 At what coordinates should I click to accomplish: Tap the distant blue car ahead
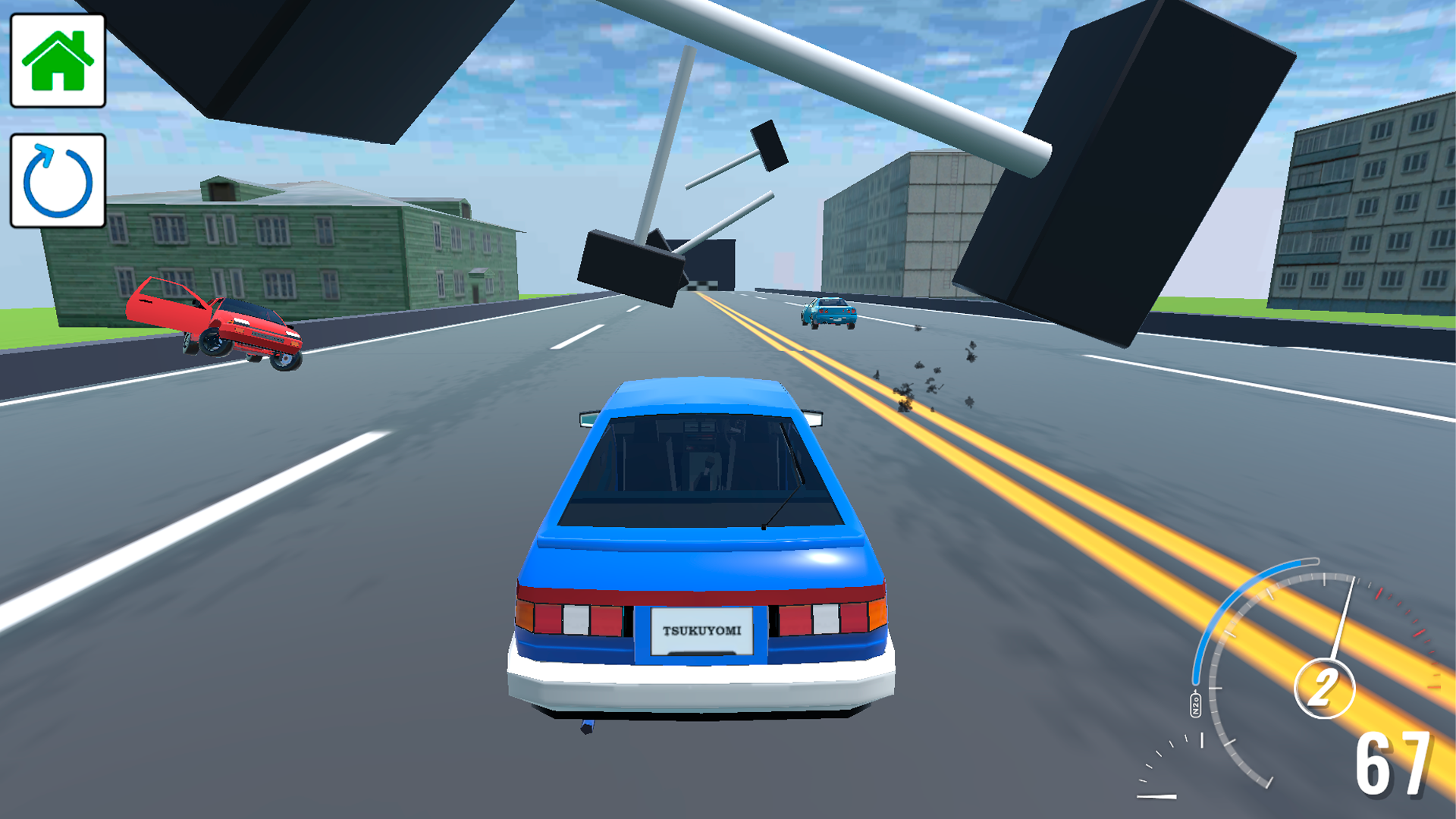pos(828,313)
